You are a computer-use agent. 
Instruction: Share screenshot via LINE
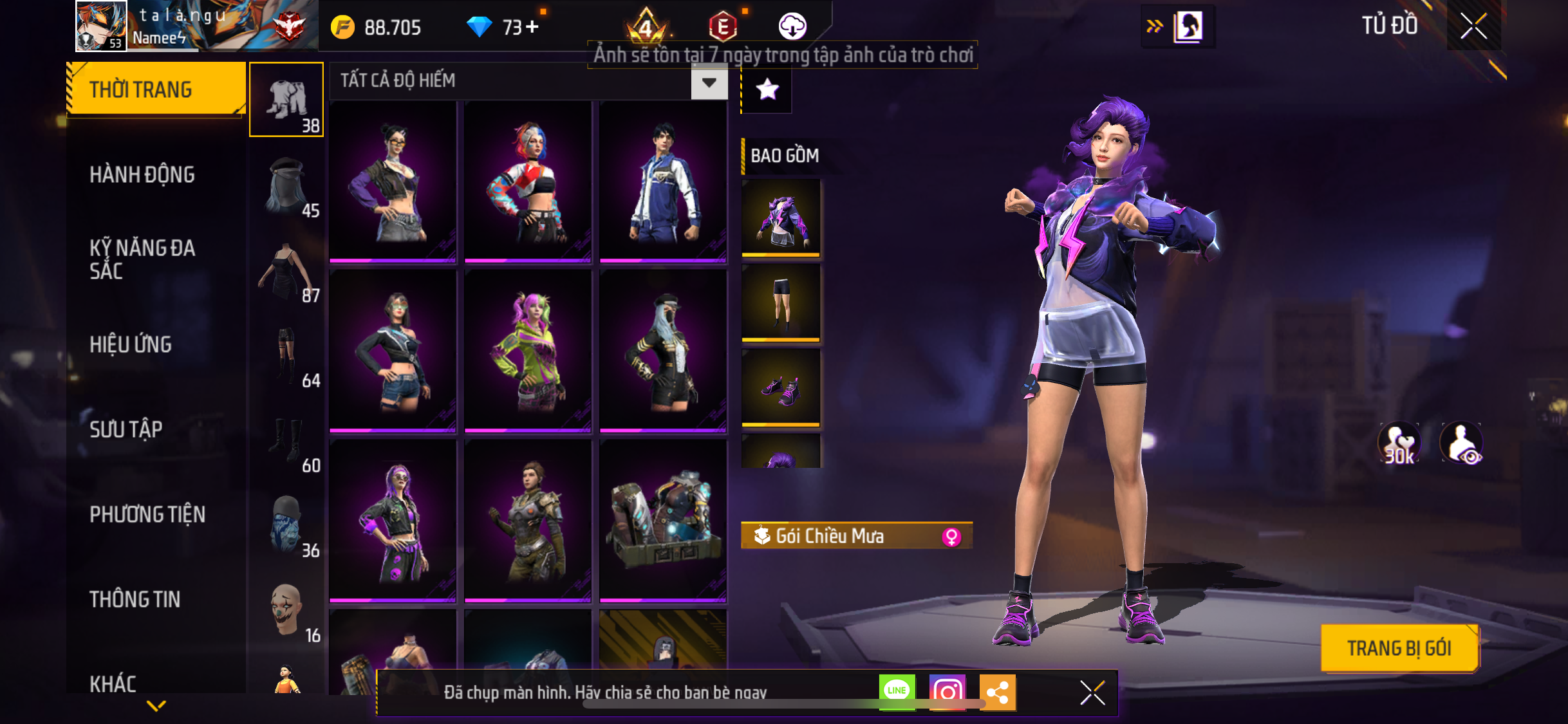click(x=897, y=692)
